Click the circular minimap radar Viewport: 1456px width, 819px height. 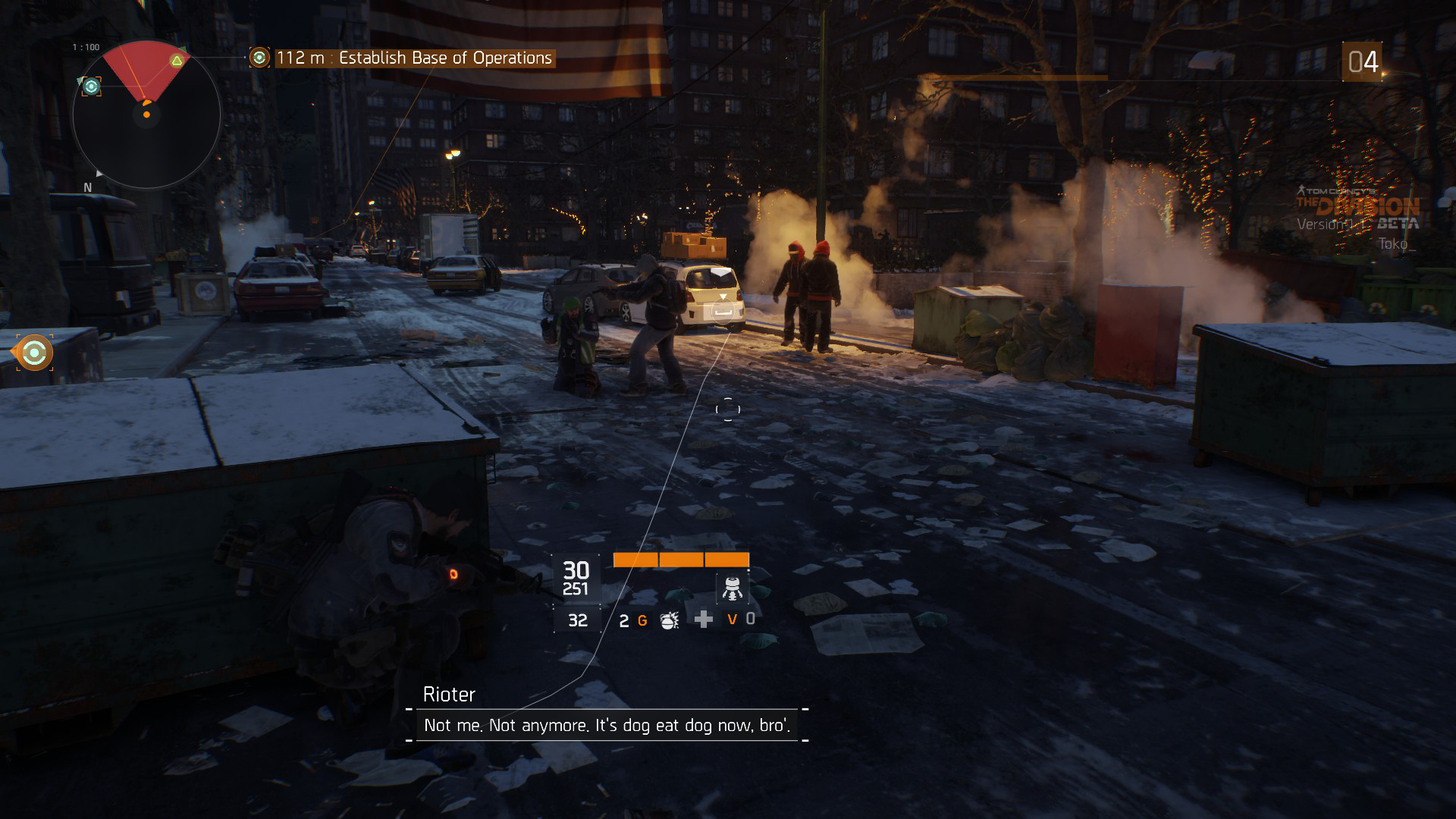click(146, 115)
